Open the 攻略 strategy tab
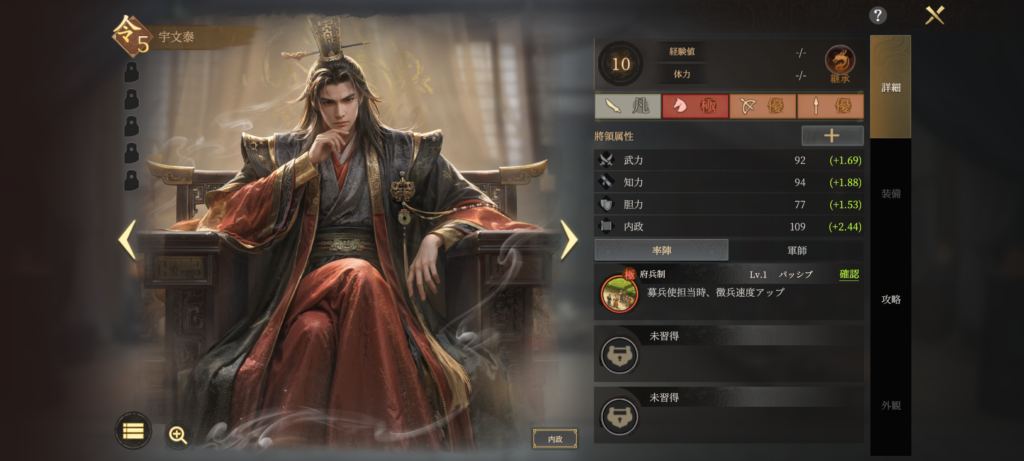 890,299
